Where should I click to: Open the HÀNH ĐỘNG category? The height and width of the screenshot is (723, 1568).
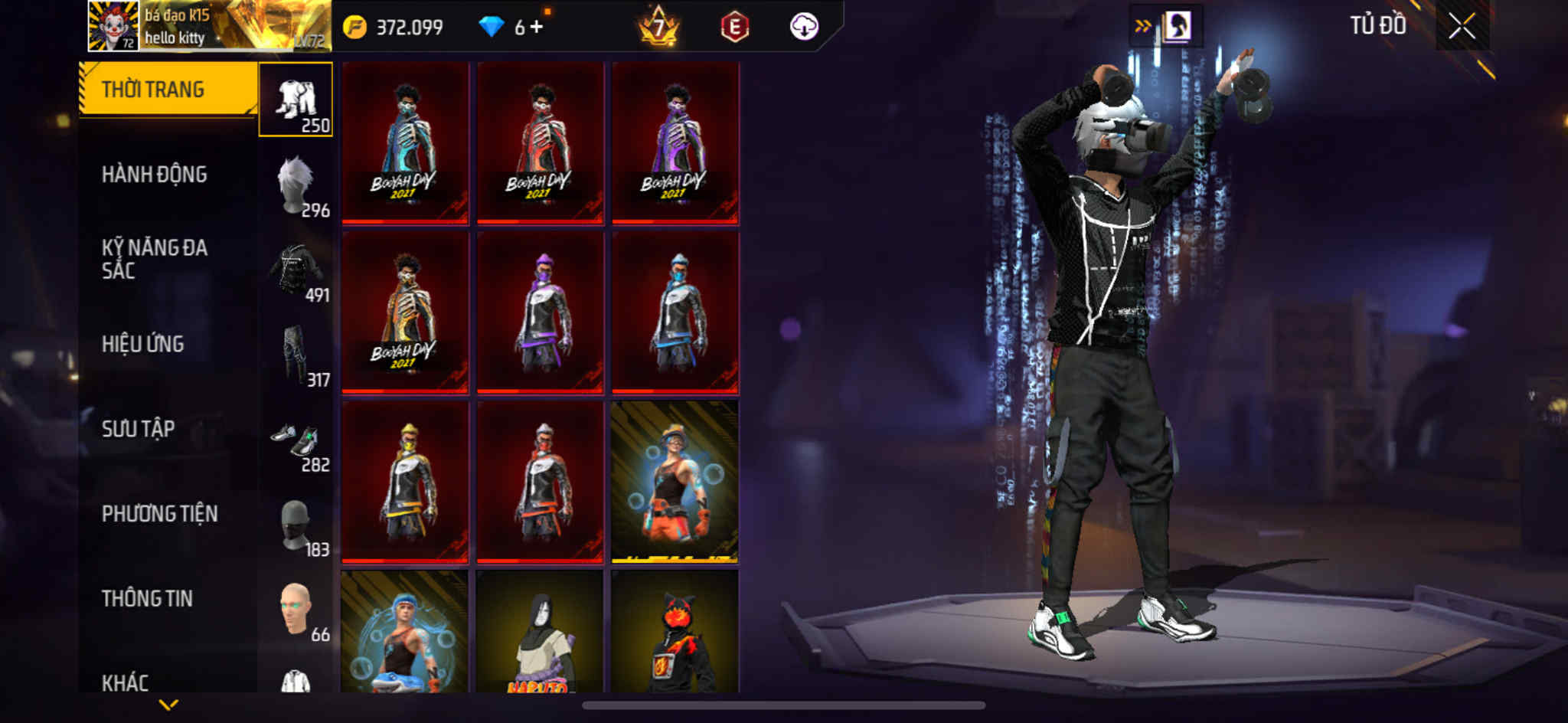[x=155, y=175]
